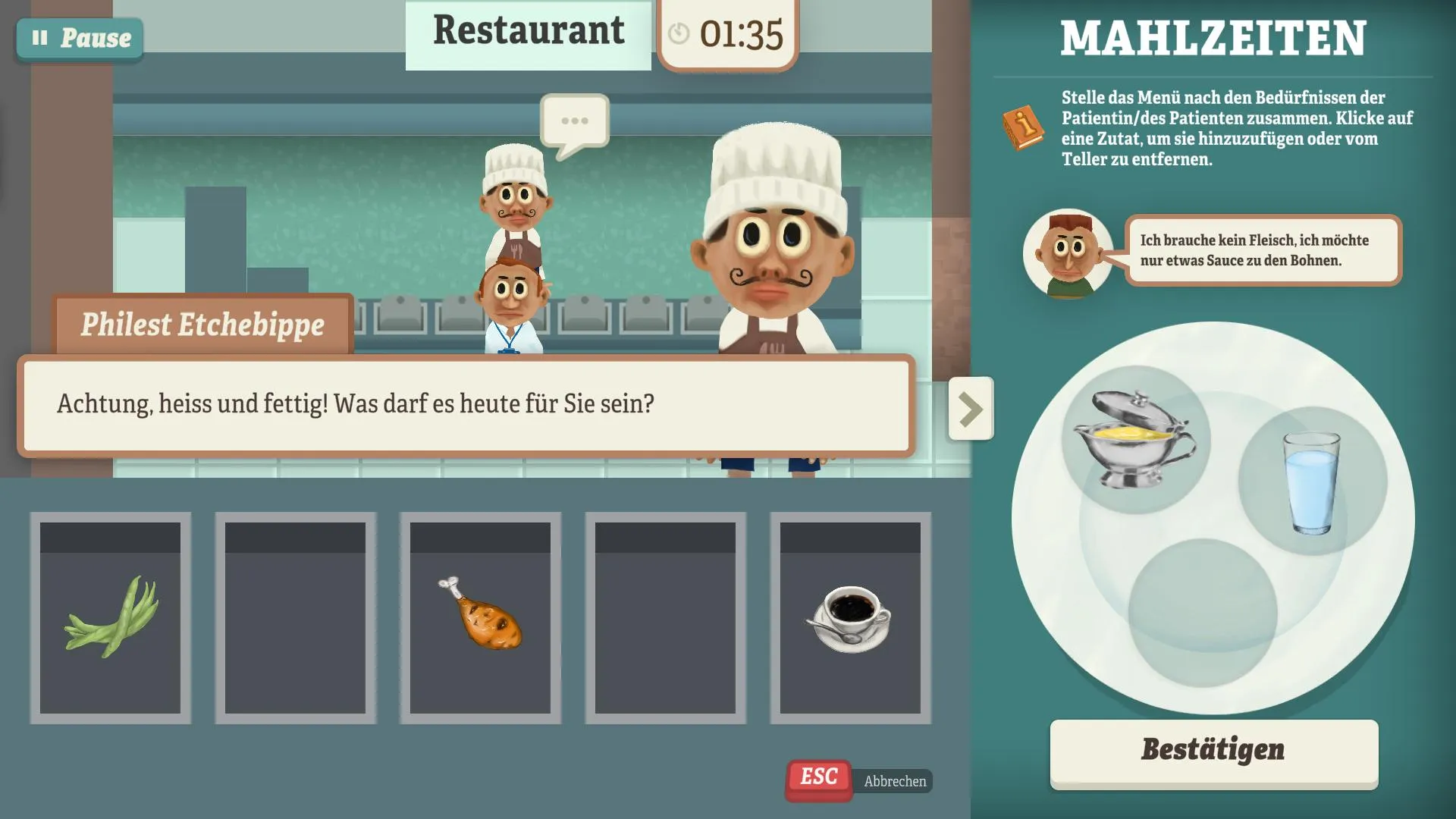
Task: Click the Philest Etchebippe name plate
Action: click(202, 325)
